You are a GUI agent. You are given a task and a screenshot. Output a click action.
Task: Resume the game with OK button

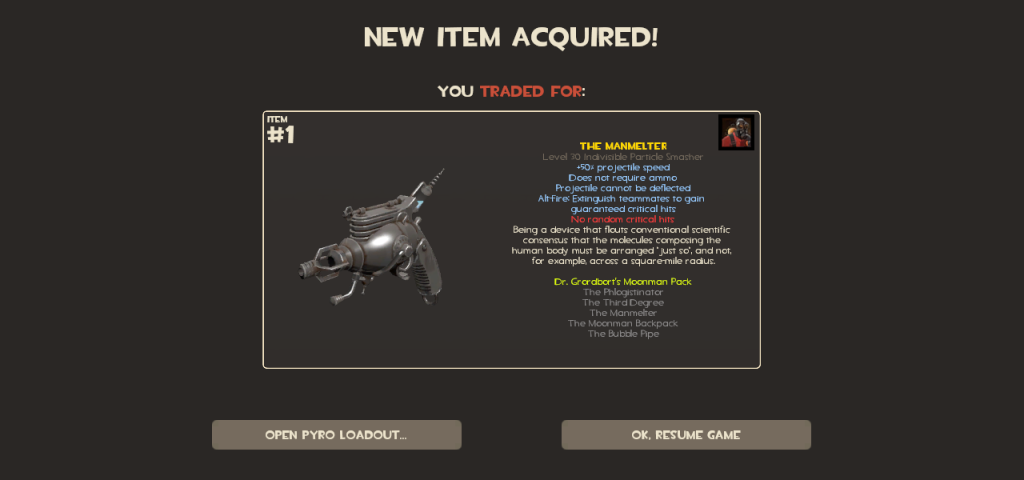[685, 435]
